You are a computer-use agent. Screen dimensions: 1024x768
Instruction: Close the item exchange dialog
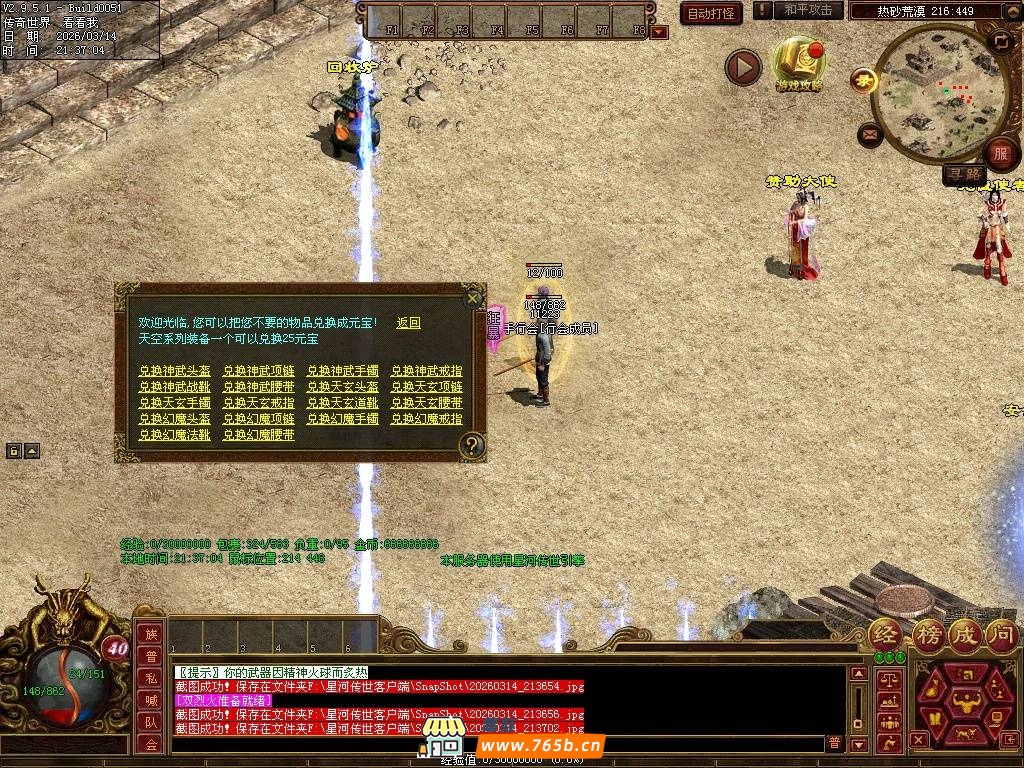tap(472, 298)
